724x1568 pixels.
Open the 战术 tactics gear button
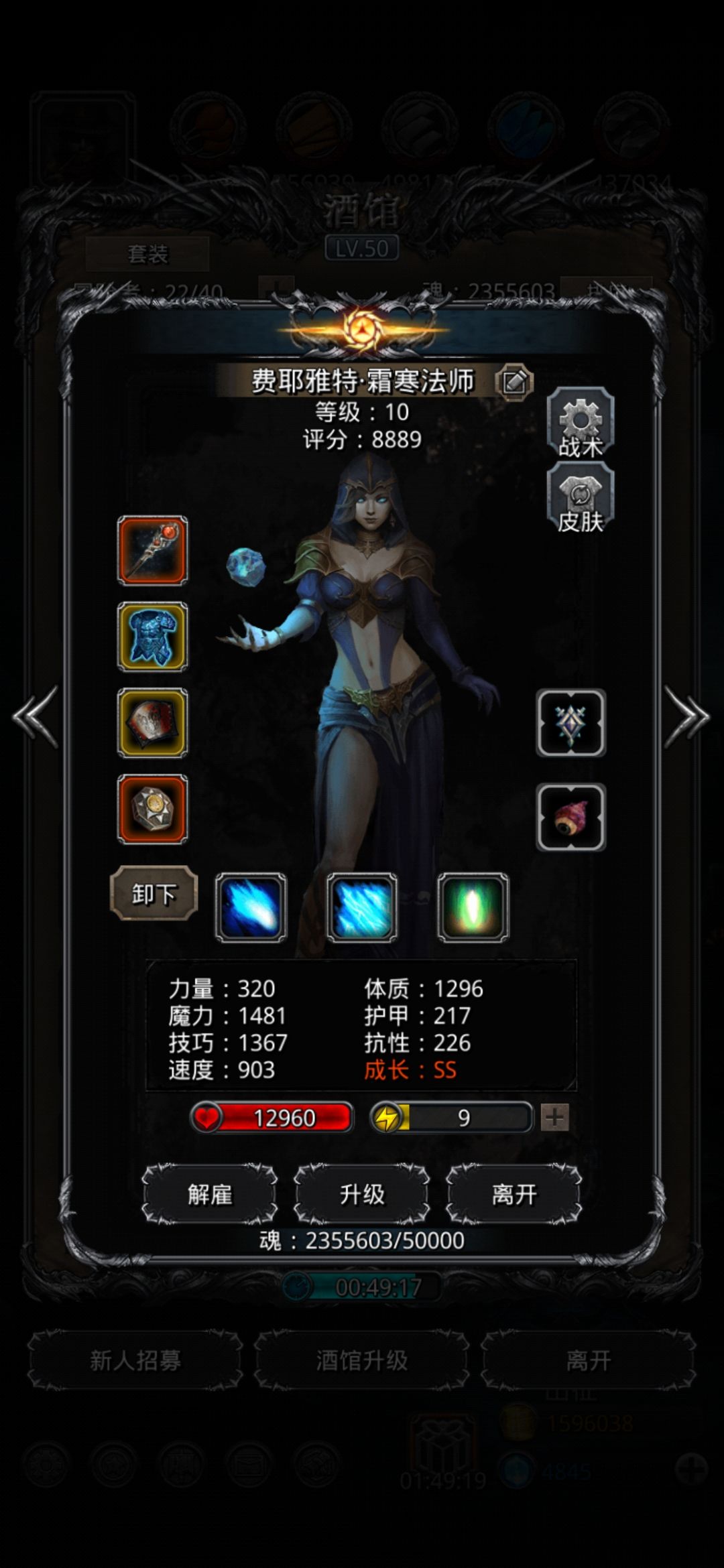click(x=581, y=423)
